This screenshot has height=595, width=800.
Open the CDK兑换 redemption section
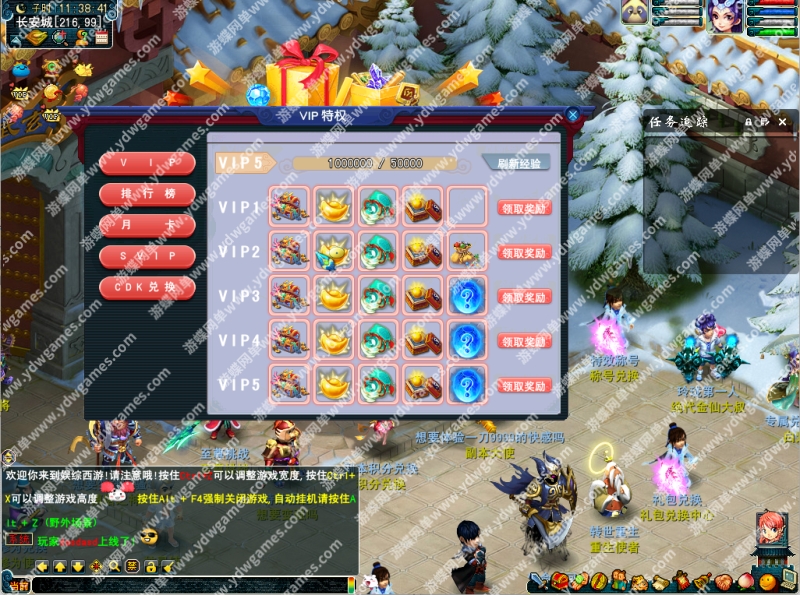(147, 287)
